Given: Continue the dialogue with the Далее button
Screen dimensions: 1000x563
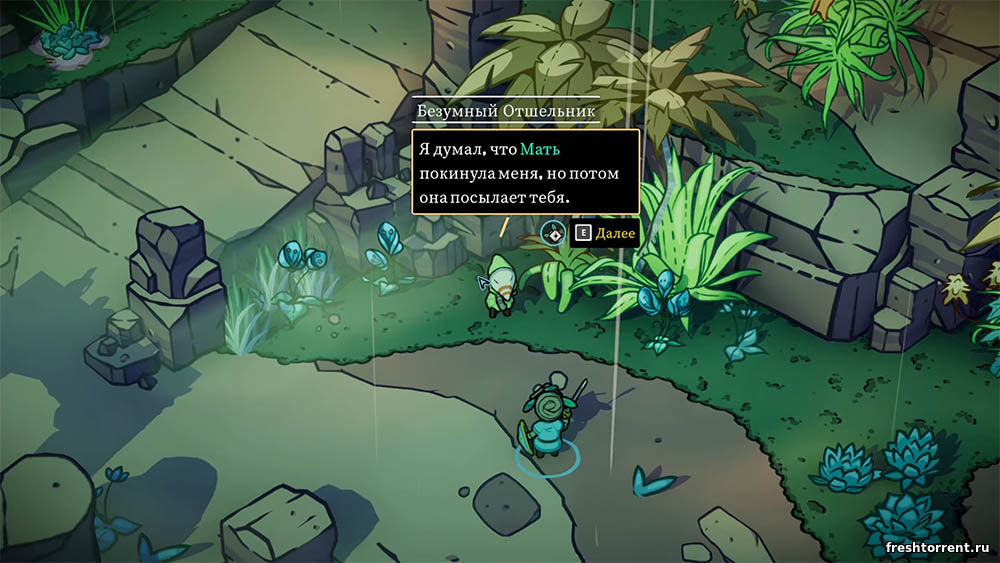Looking at the screenshot, I should [x=603, y=233].
